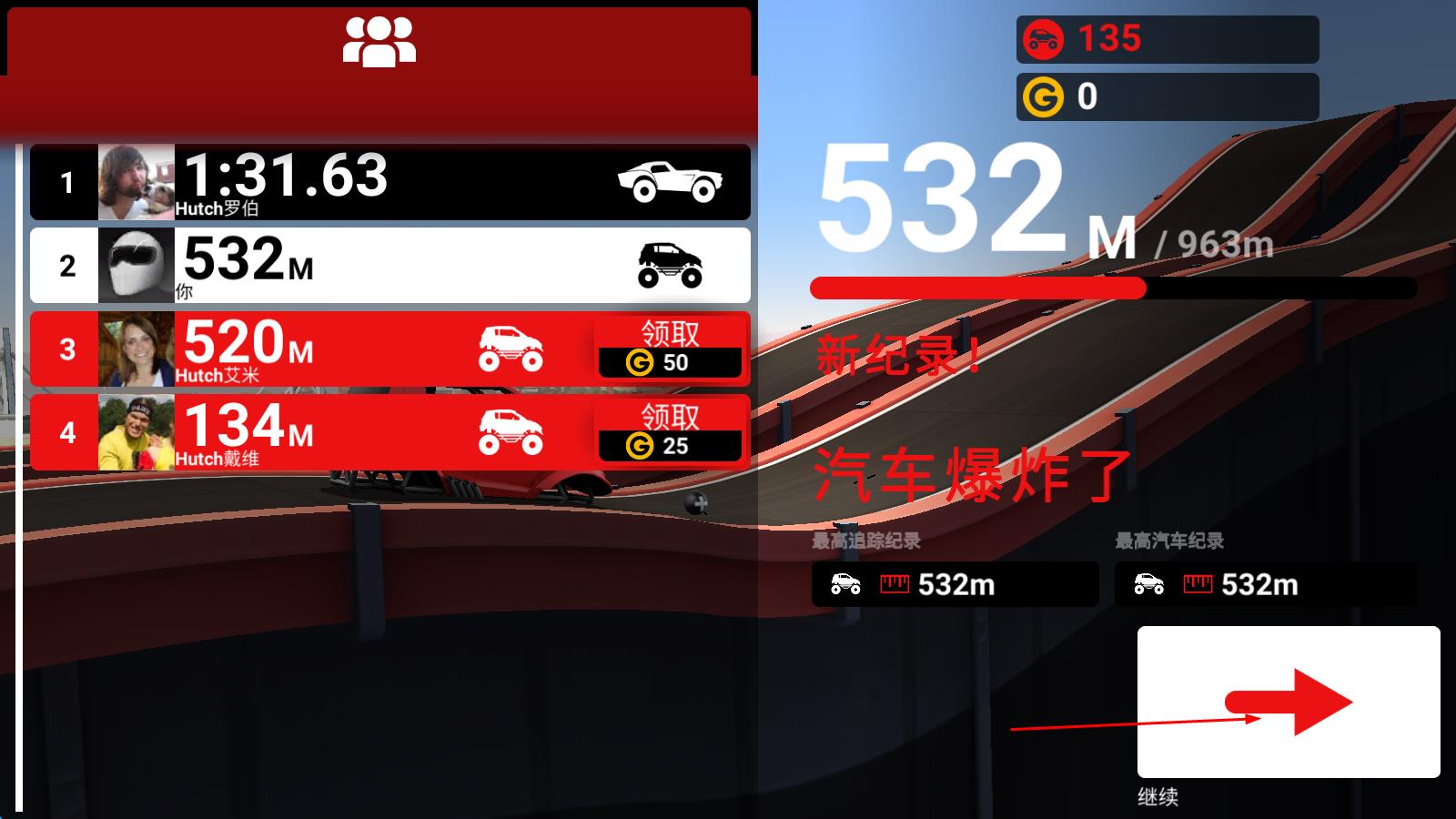Image resolution: width=1456 pixels, height=819 pixels.
Task: View Hutch戴维's profile photo
Action: pyautogui.click(x=136, y=432)
